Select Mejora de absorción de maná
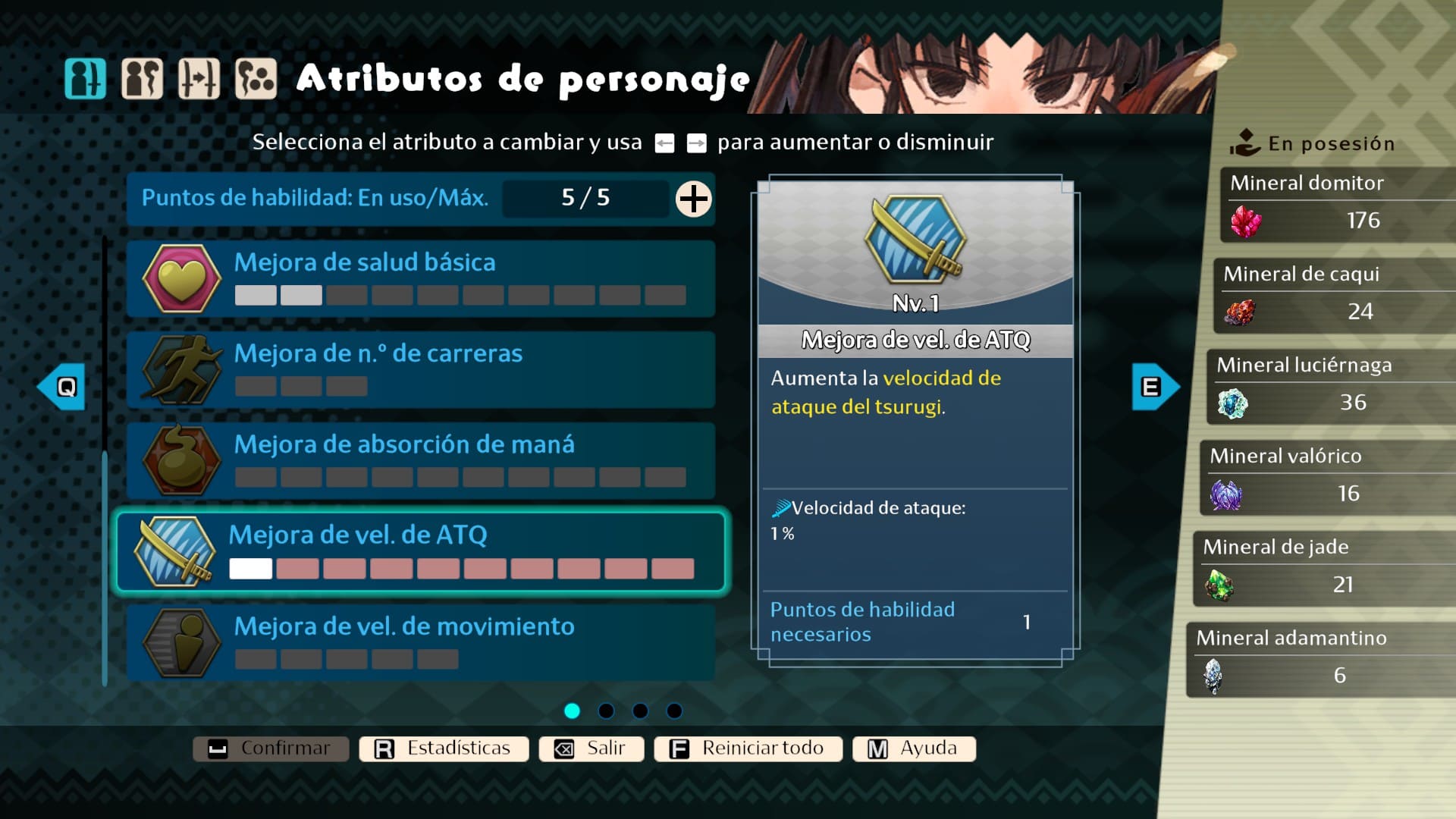The width and height of the screenshot is (1456, 819). 421,460
